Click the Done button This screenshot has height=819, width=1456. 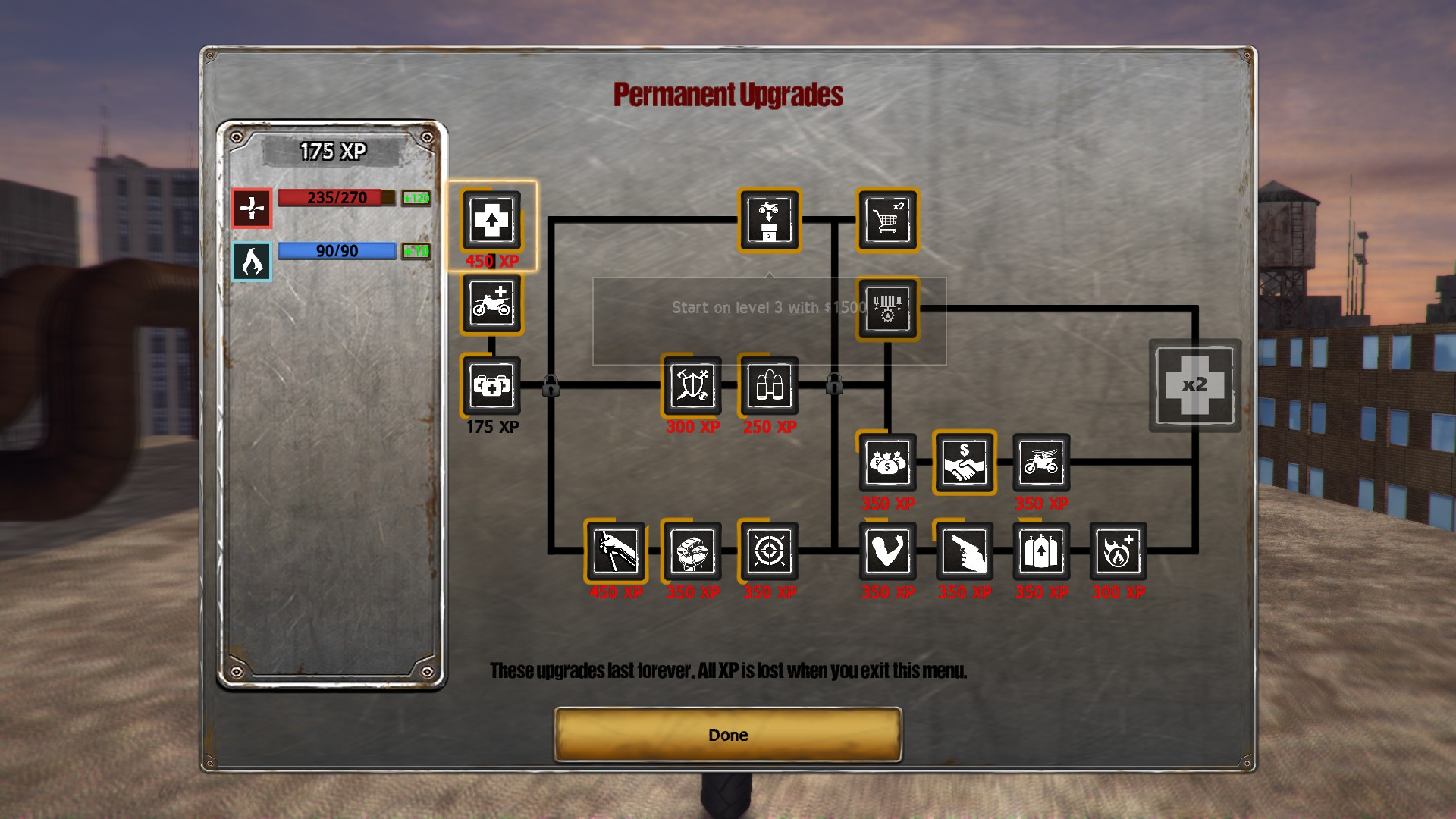(x=728, y=734)
